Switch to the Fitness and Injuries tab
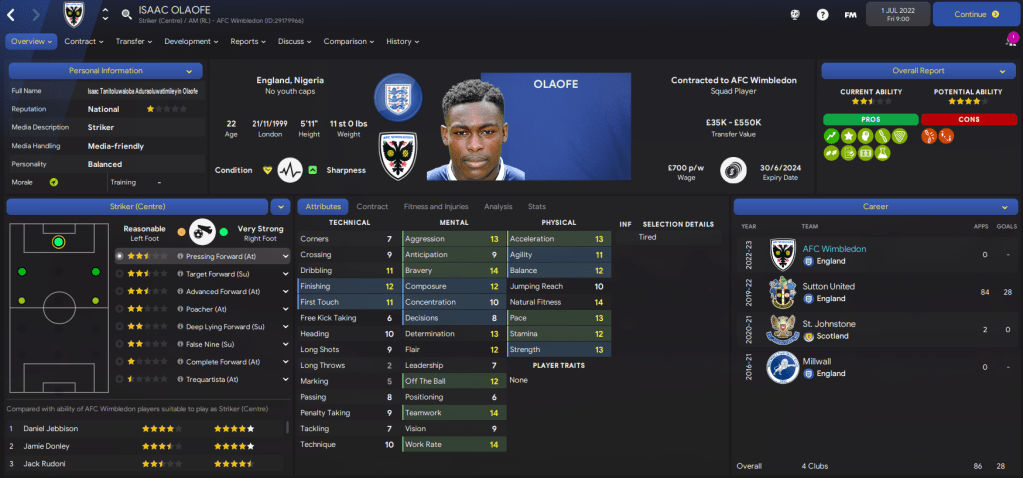Image resolution: width=1023 pixels, height=478 pixels. 435,207
